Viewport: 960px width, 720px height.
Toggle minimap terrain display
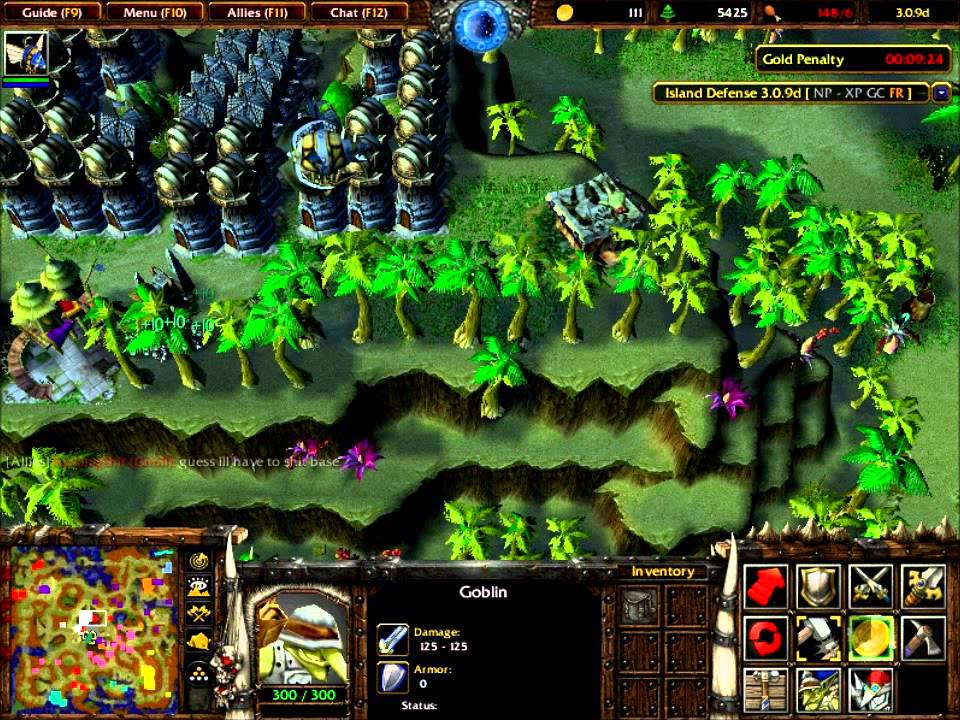(198, 589)
